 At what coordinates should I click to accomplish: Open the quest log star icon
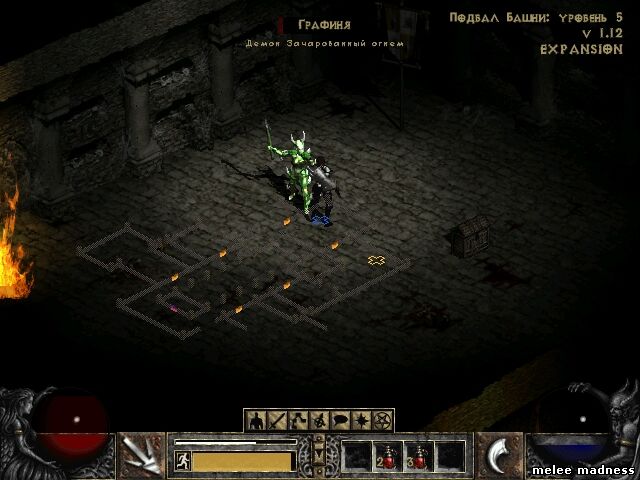361,420
